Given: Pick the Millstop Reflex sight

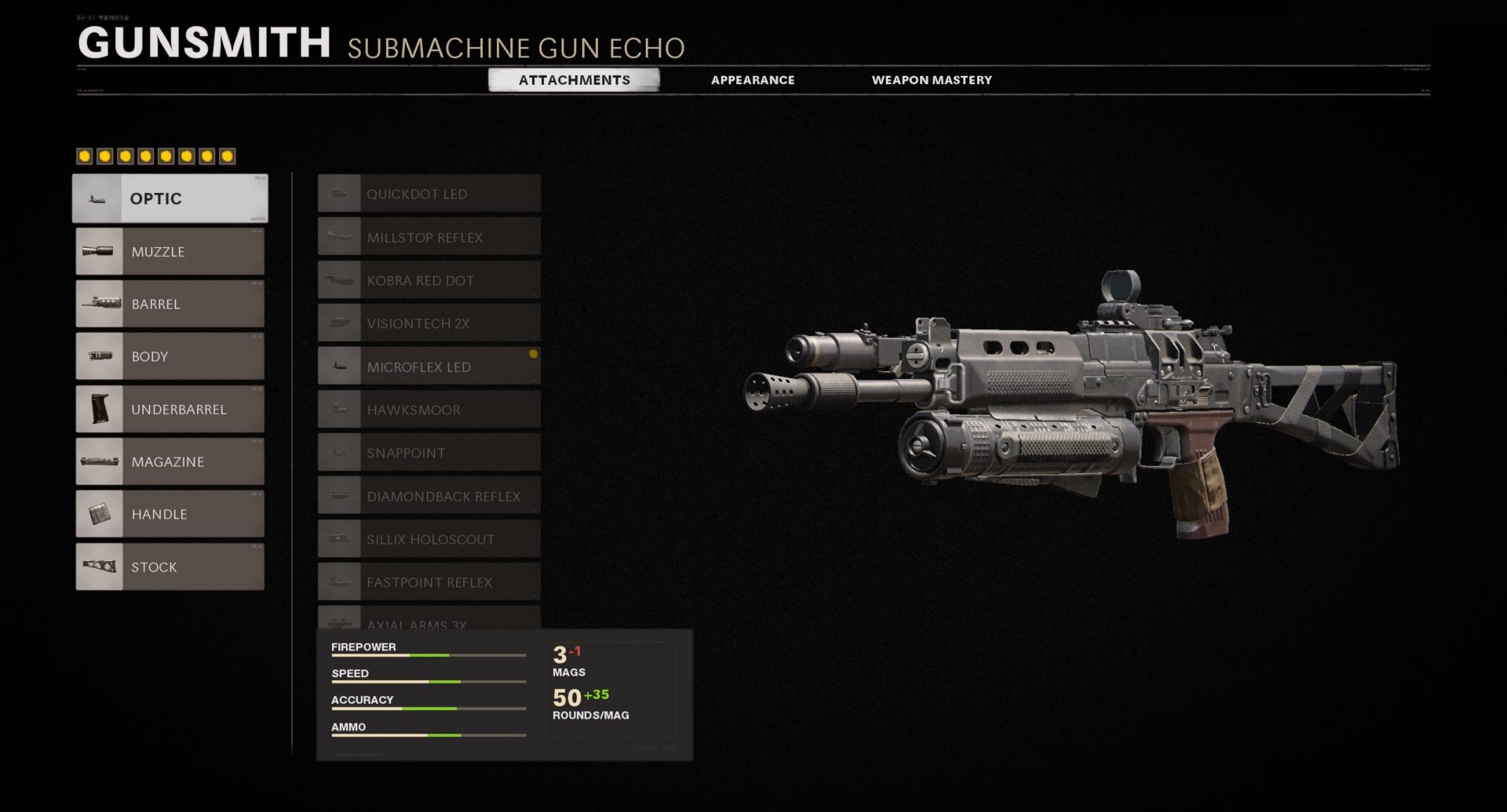Looking at the screenshot, I should (x=429, y=237).
